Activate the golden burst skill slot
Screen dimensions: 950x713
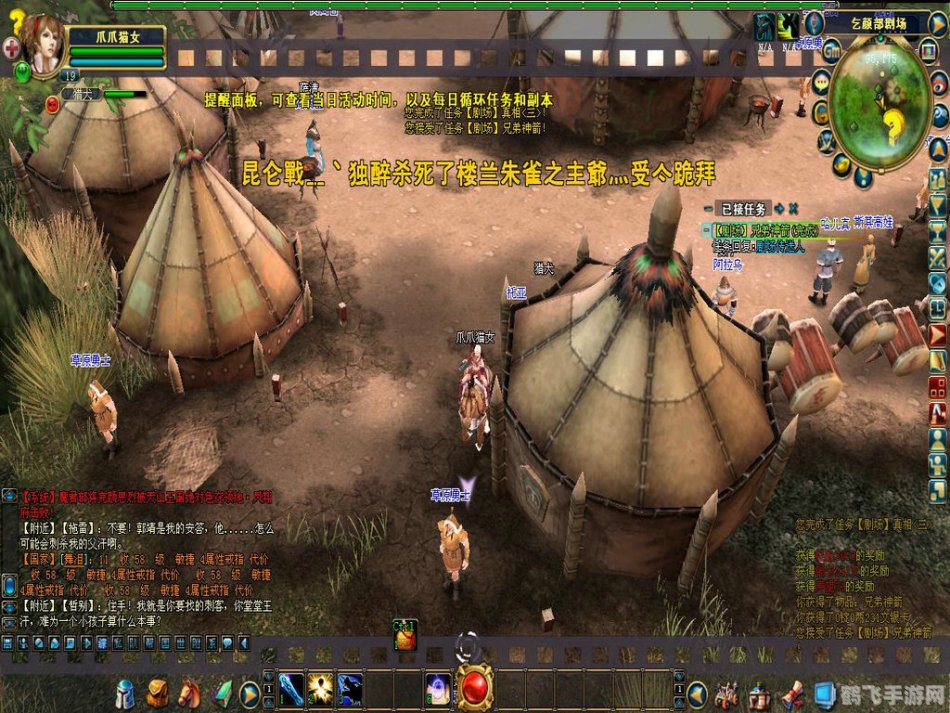[321, 690]
